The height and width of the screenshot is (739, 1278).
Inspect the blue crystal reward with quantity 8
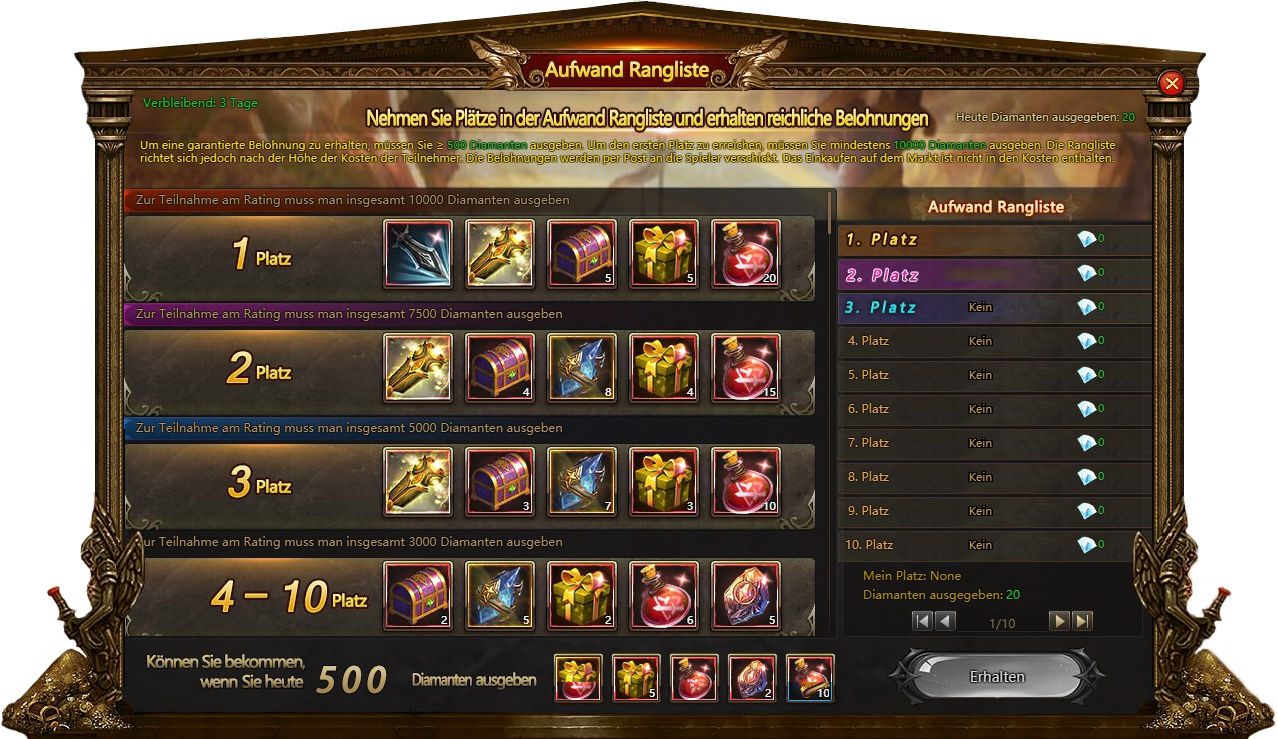[582, 368]
